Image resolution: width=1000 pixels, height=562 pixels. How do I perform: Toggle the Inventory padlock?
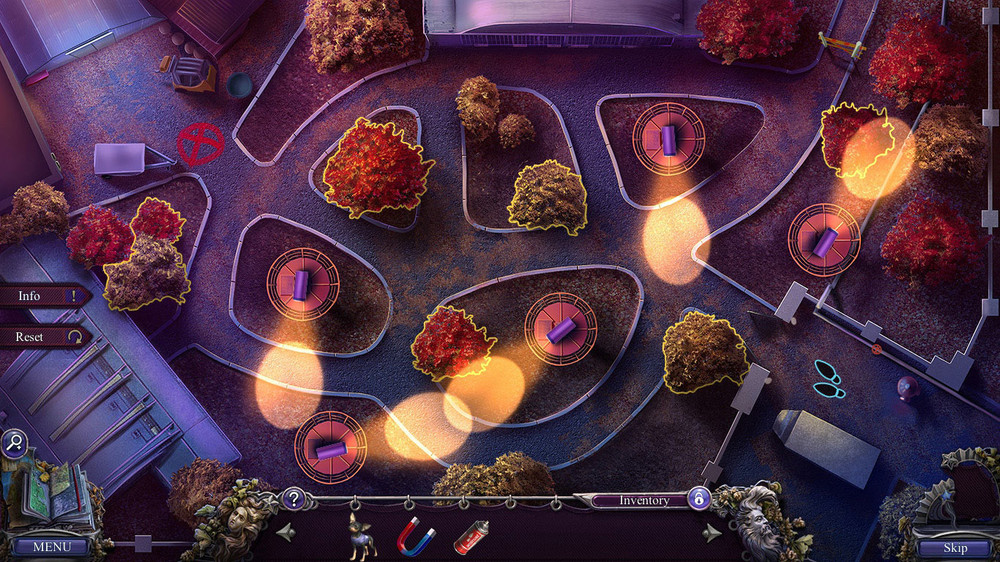(x=700, y=499)
